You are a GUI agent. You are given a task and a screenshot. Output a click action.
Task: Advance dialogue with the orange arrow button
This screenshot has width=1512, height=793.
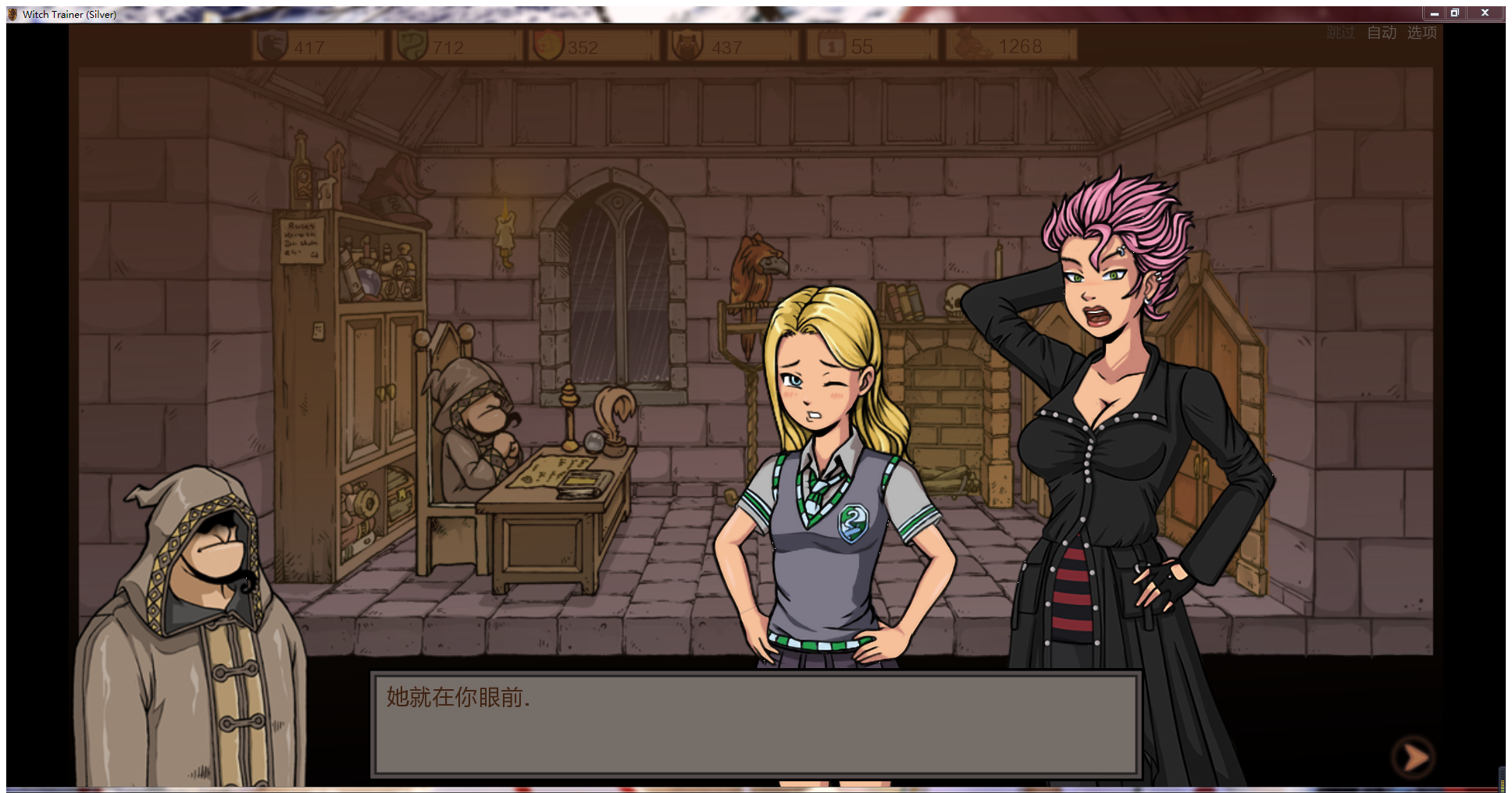(1413, 756)
